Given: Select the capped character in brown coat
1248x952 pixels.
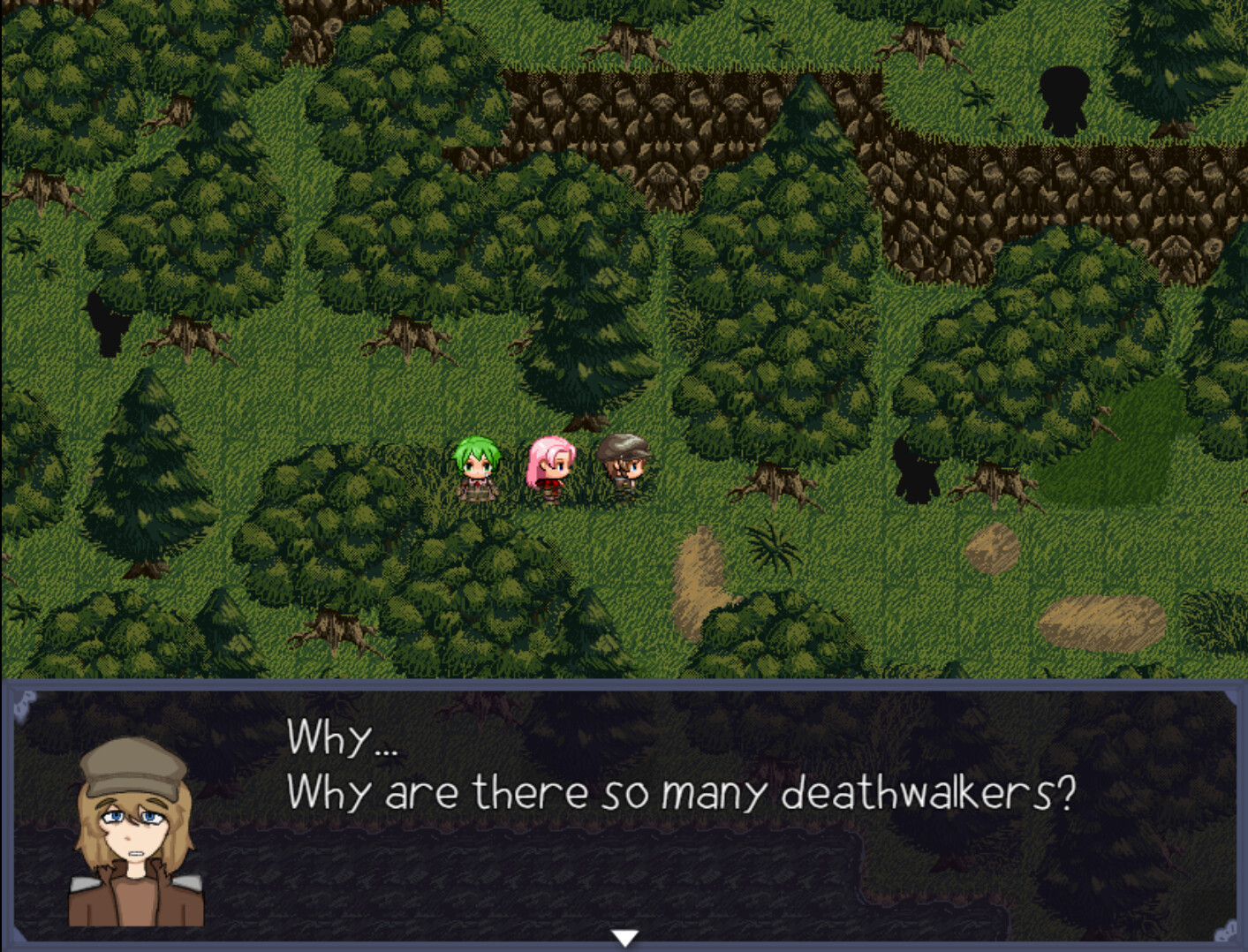Looking at the screenshot, I should [x=624, y=468].
